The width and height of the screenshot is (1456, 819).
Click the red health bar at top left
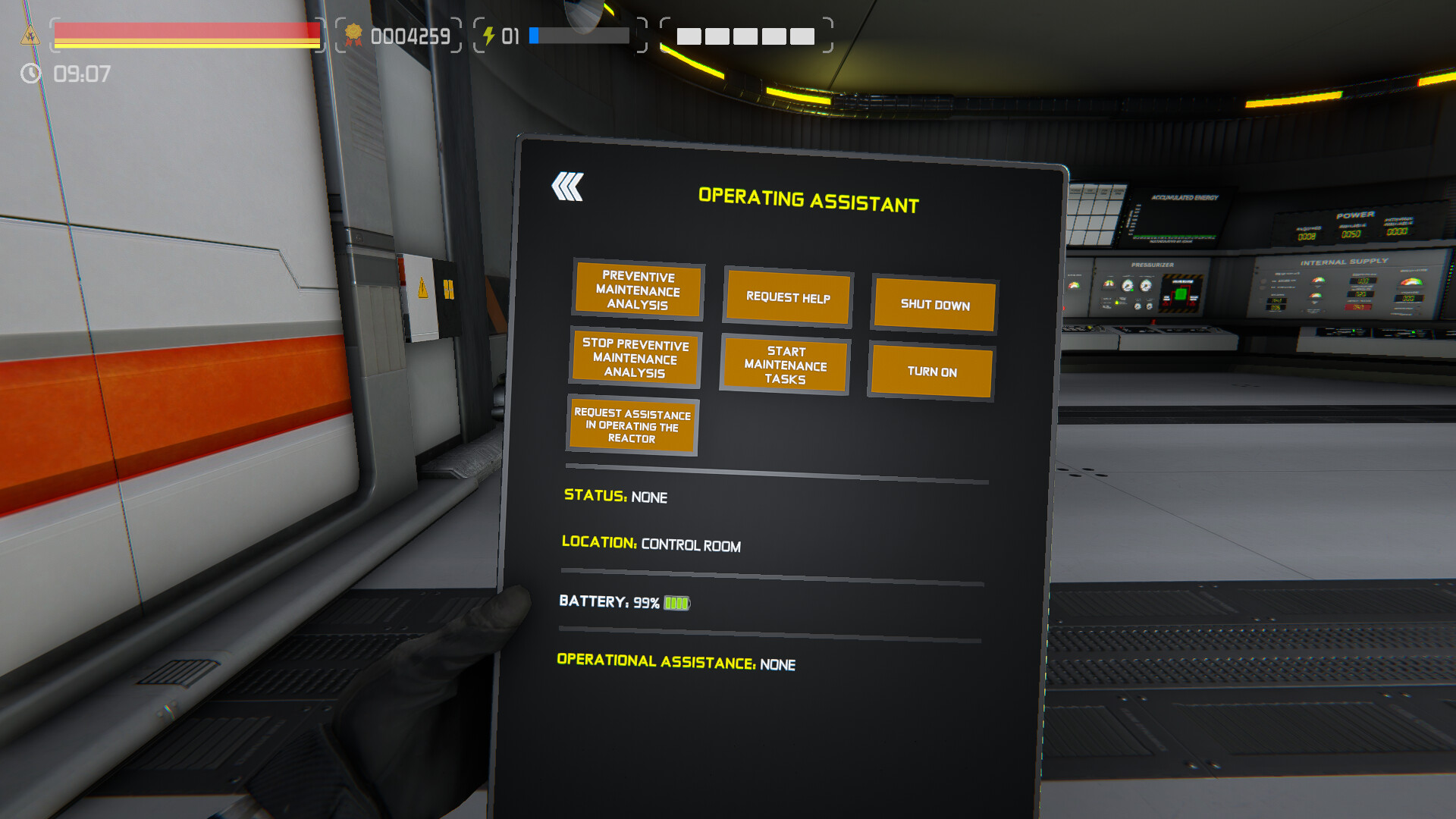pyautogui.click(x=186, y=30)
